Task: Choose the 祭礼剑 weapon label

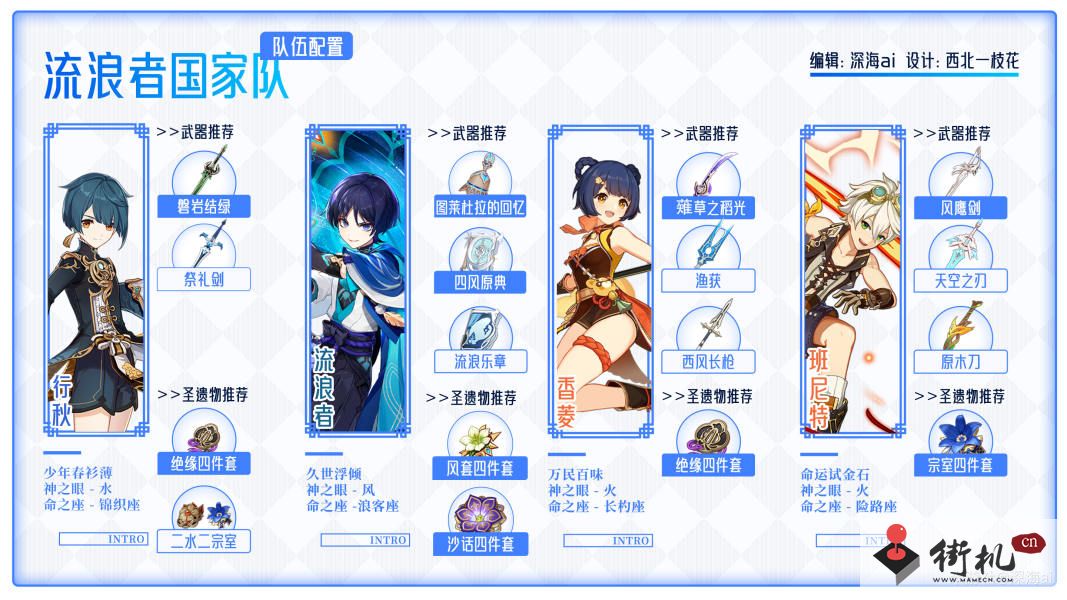Action: (204, 280)
